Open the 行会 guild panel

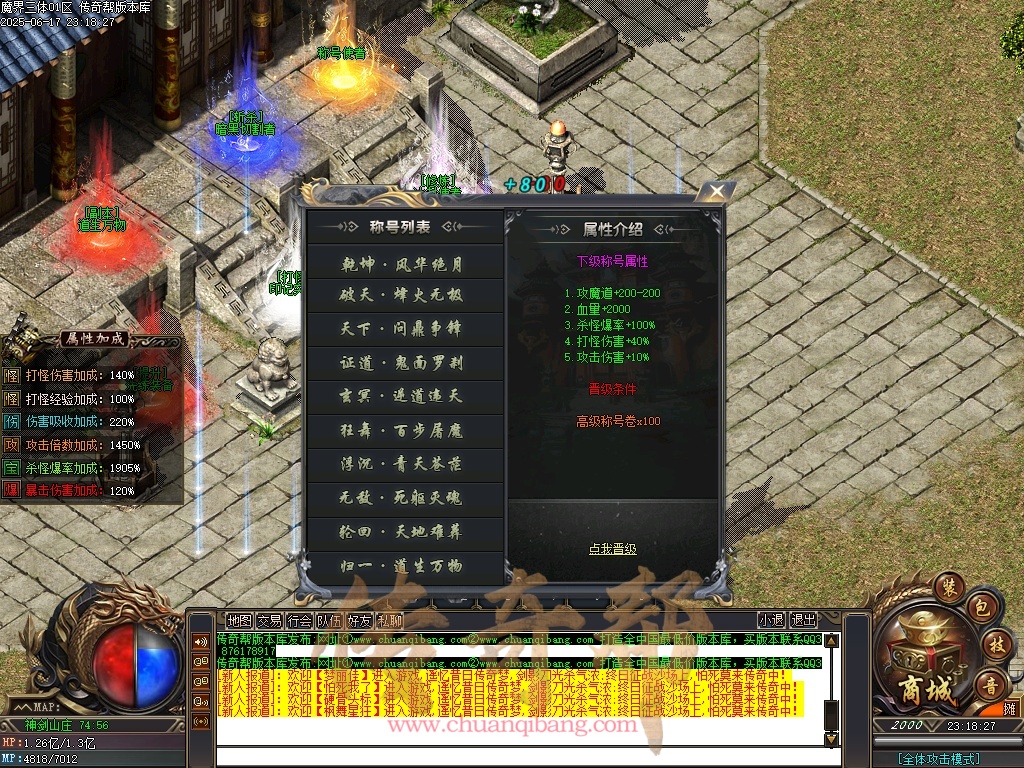click(x=299, y=621)
